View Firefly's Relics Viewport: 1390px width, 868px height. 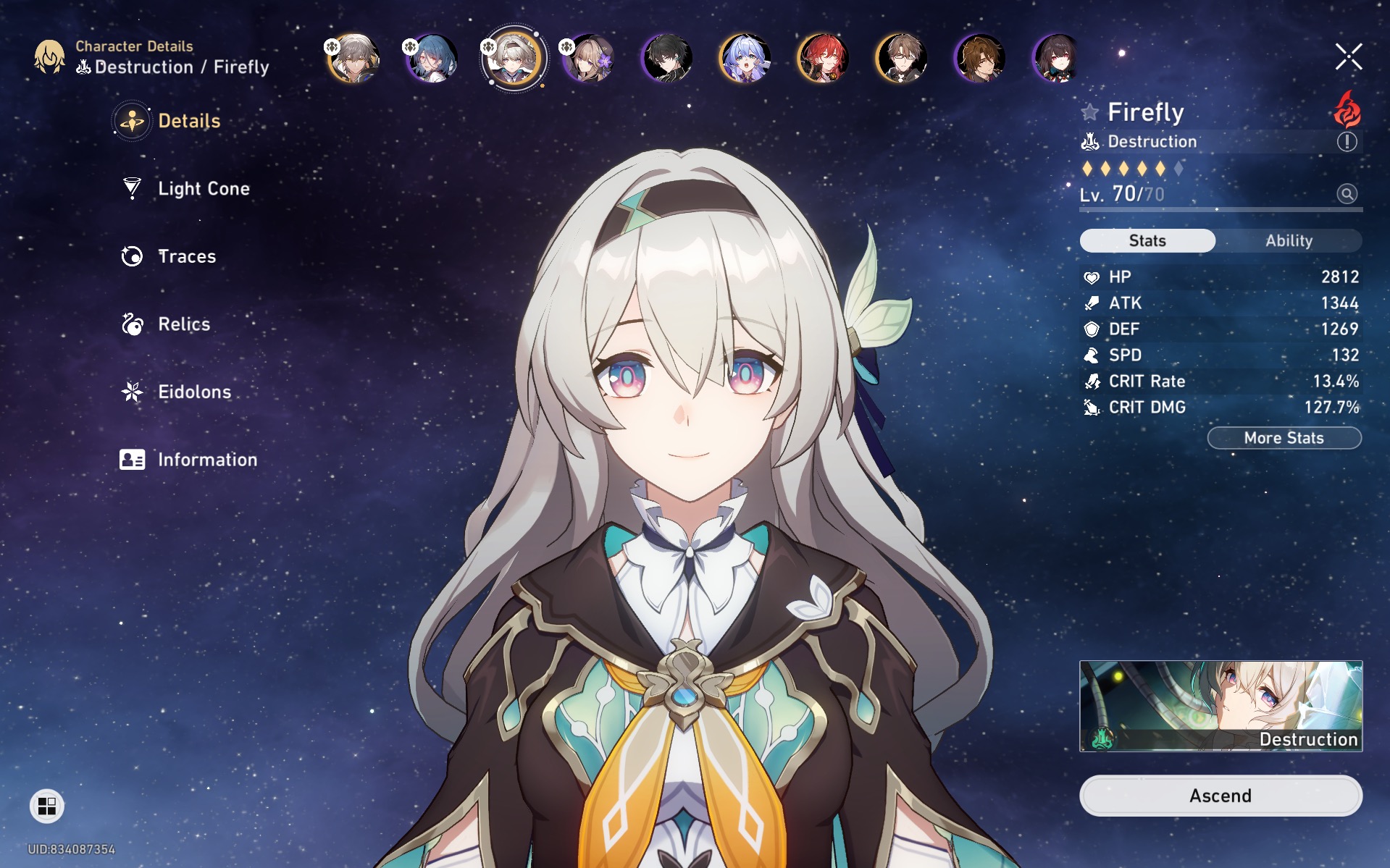183,324
